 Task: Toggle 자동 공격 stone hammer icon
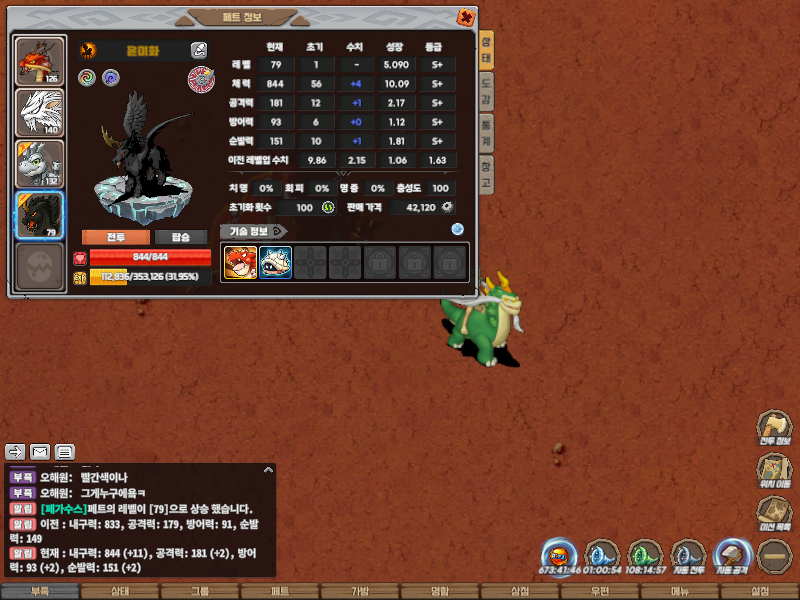pyautogui.click(x=732, y=556)
